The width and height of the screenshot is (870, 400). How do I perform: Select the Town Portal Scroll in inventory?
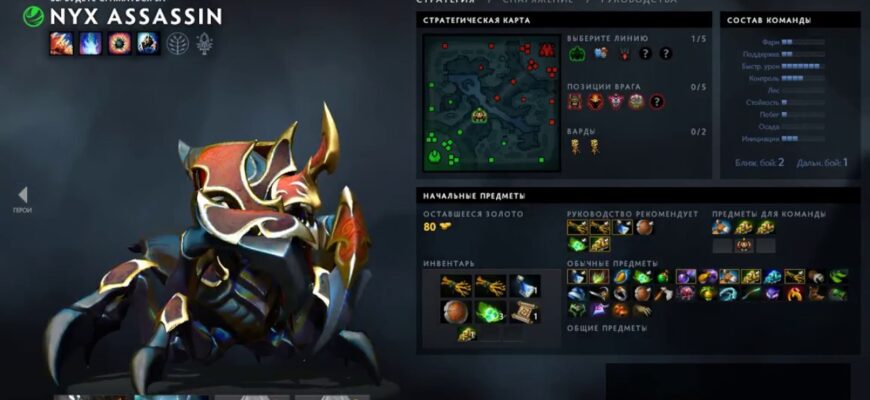point(524,311)
